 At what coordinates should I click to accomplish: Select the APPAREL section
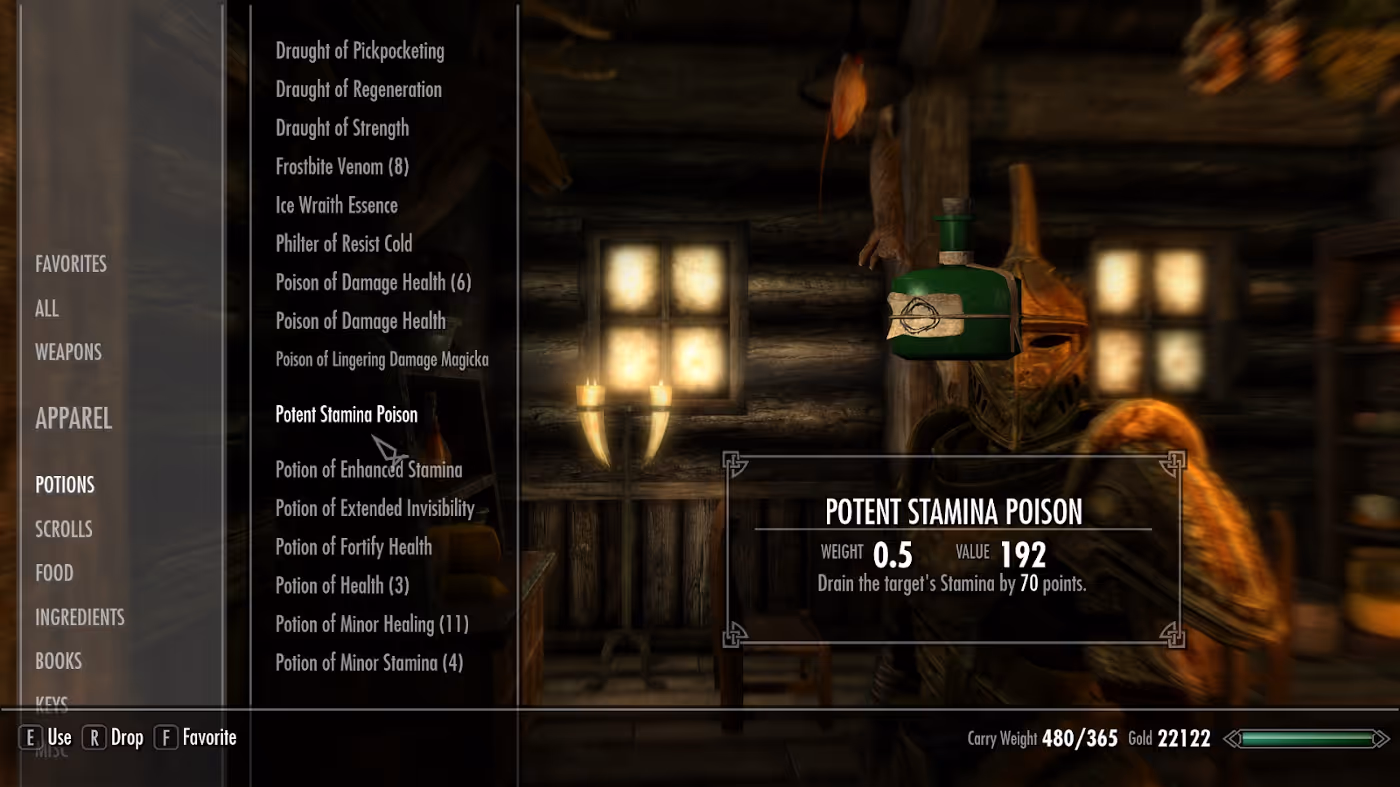coord(73,418)
